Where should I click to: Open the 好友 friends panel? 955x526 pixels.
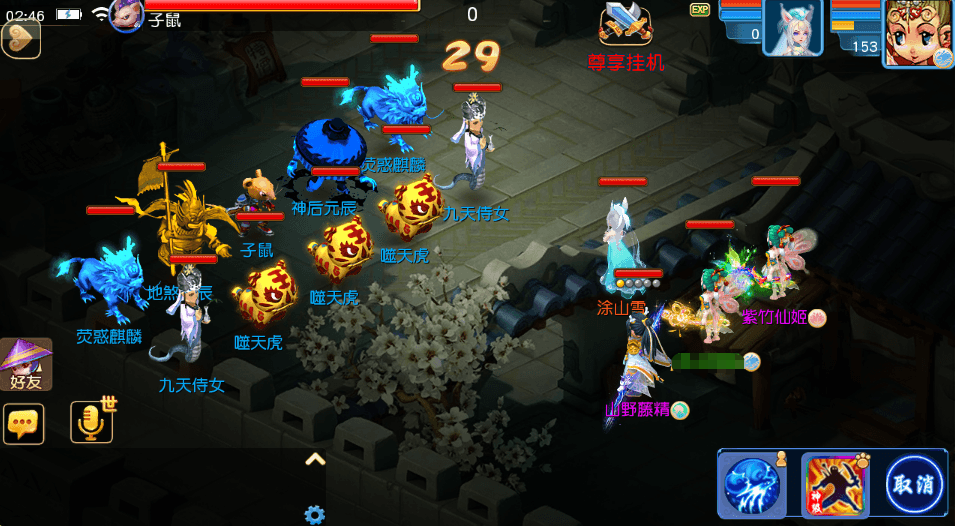click(x=26, y=364)
